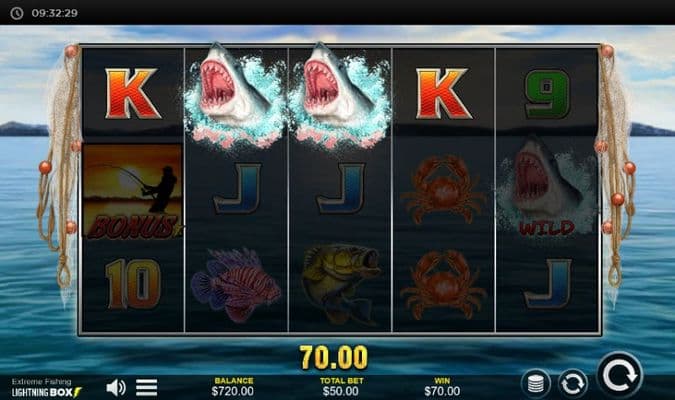The image size is (675, 400).
Task: Open autoplay with the circular arrows button
Action: pos(572,382)
